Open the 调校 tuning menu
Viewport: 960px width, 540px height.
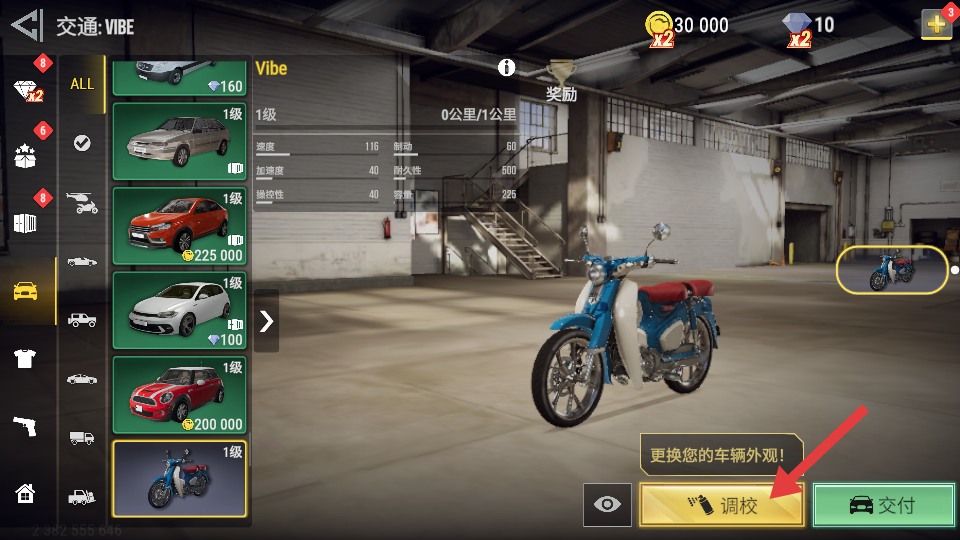coord(722,505)
